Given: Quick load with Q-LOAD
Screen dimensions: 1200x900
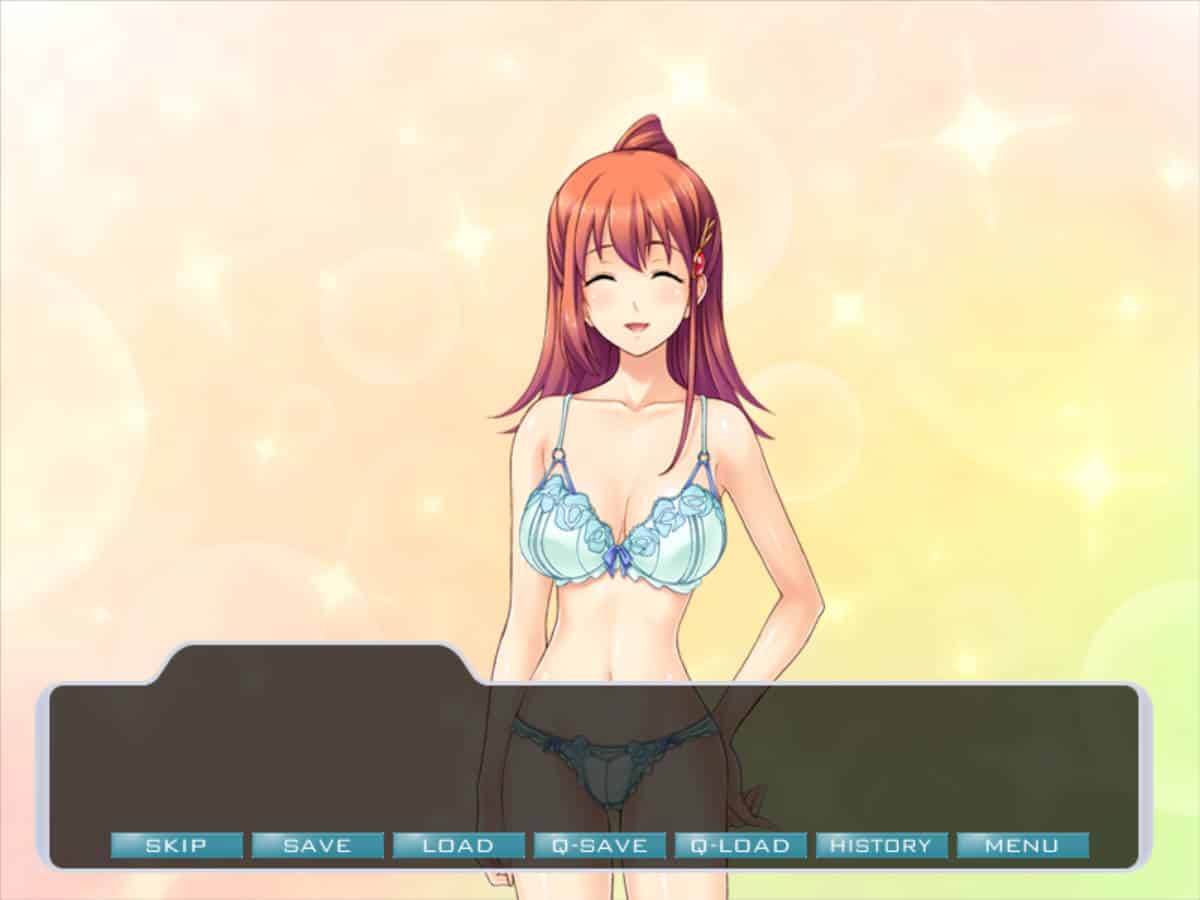Looking at the screenshot, I should pos(740,845).
